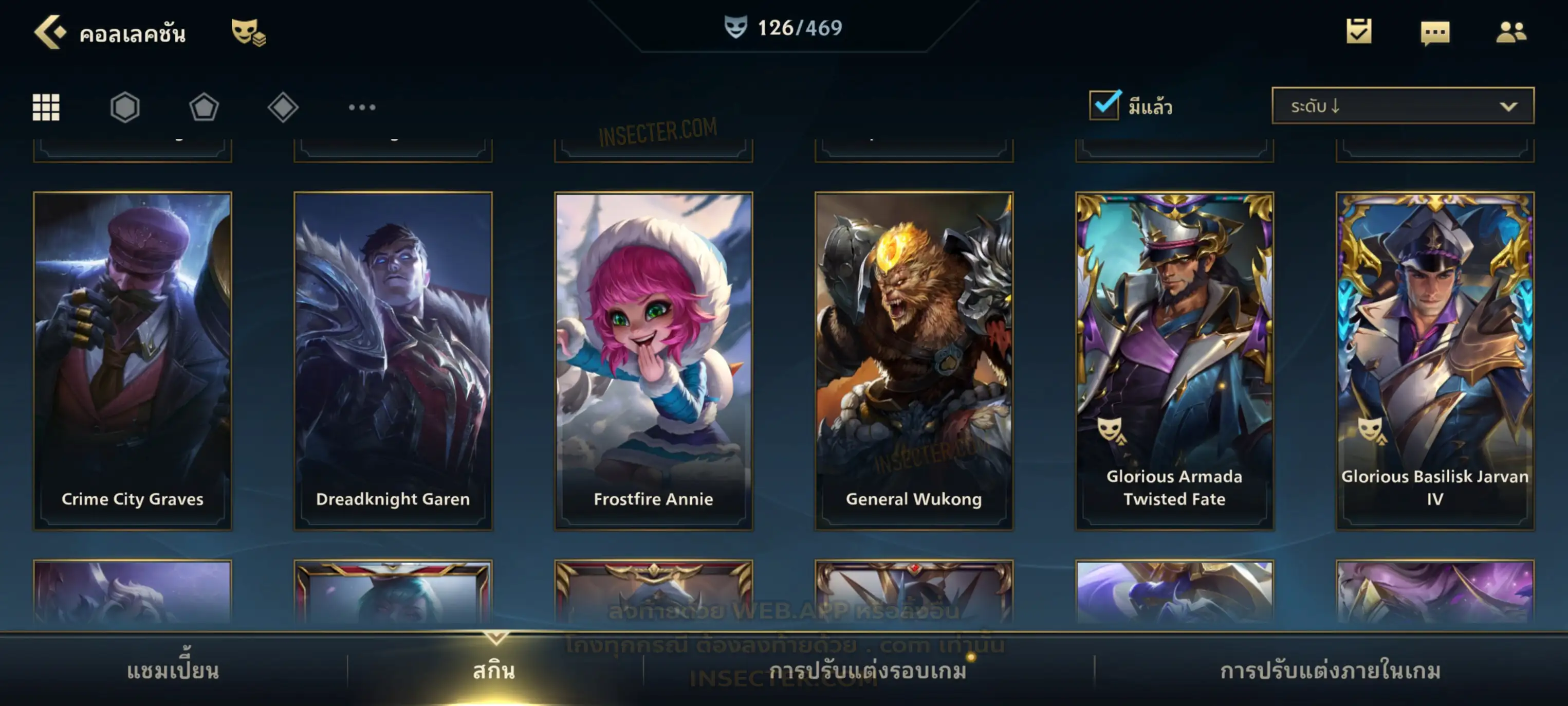This screenshot has width=1568, height=706.
Task: Open the friends list icon
Action: coord(1510,32)
